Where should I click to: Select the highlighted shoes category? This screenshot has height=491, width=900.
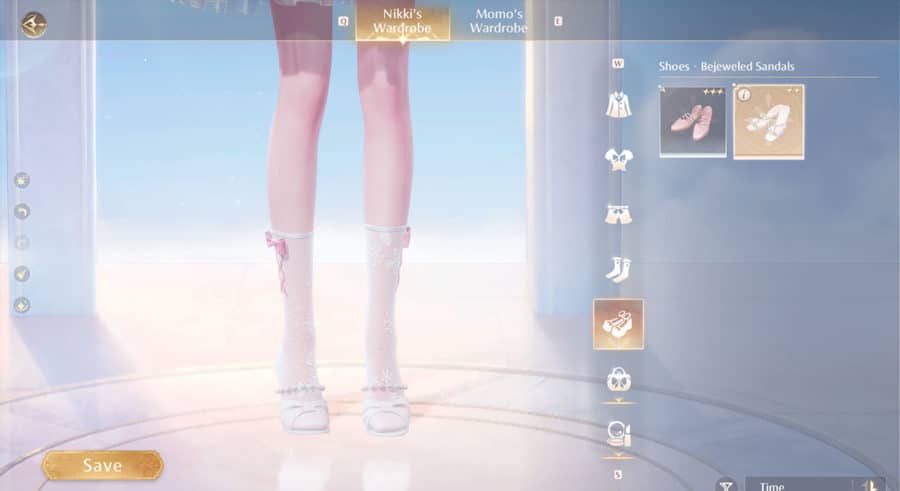[618, 324]
